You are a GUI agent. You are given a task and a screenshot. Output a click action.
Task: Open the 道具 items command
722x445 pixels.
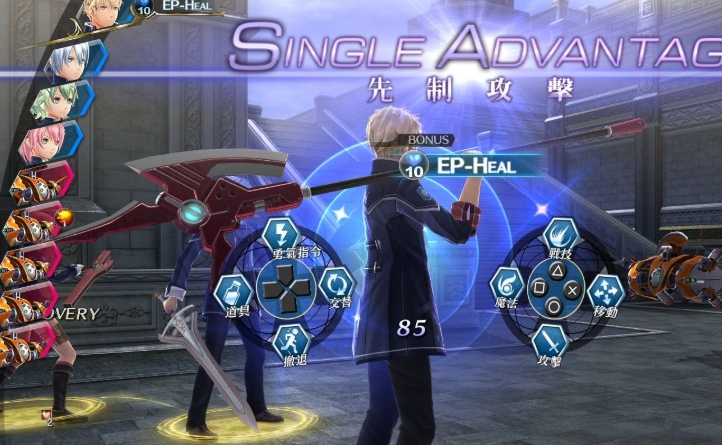coord(233,293)
